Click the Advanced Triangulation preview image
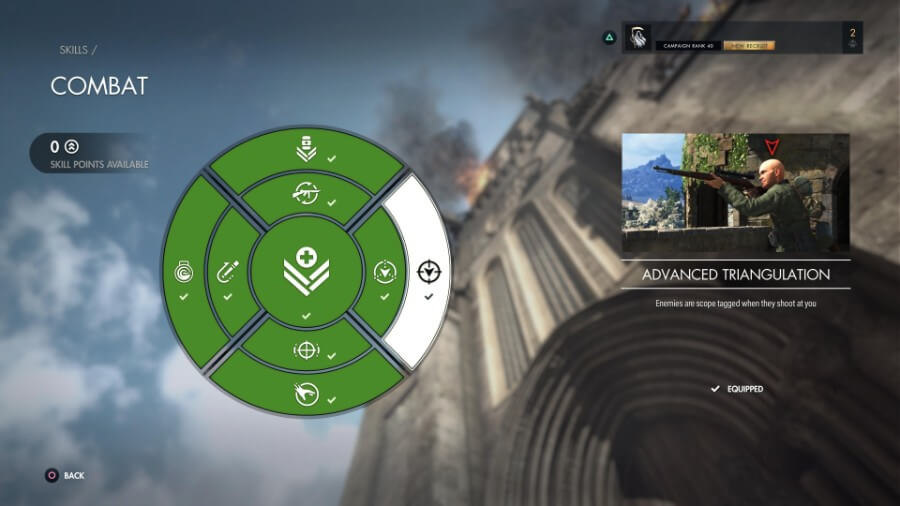Viewport: 900px width, 506px height. [x=735, y=193]
